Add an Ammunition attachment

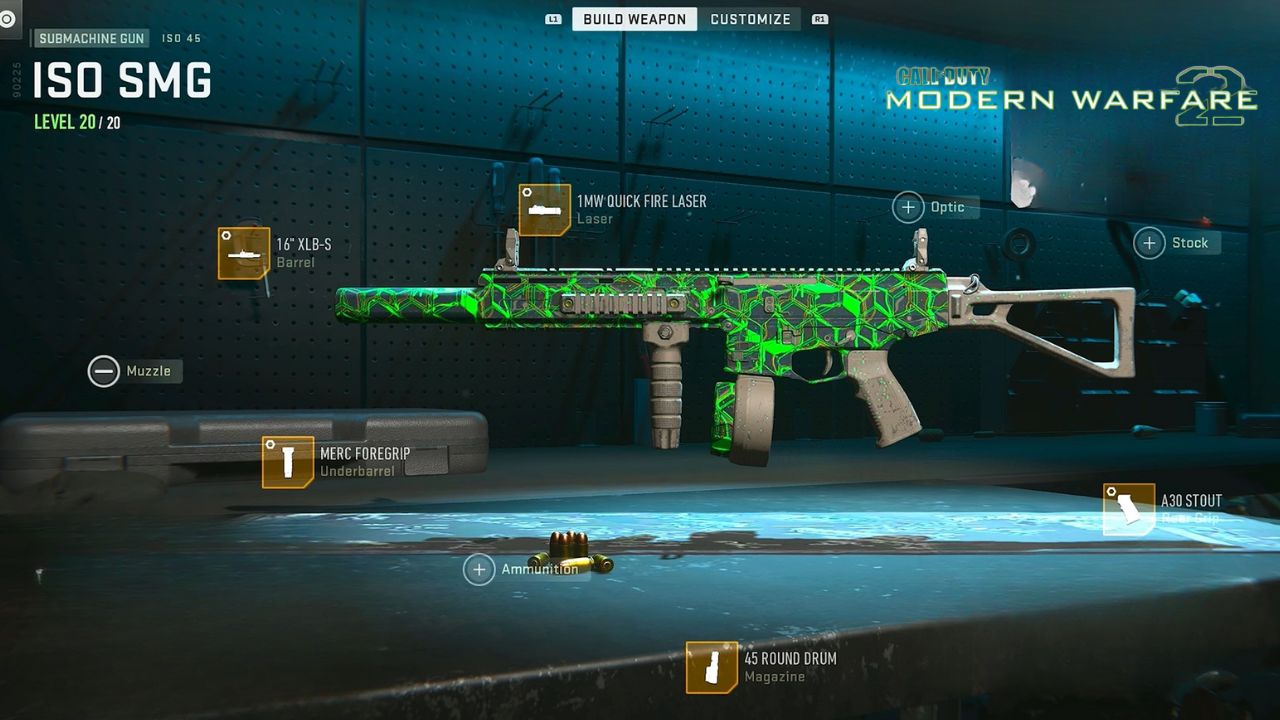(479, 569)
